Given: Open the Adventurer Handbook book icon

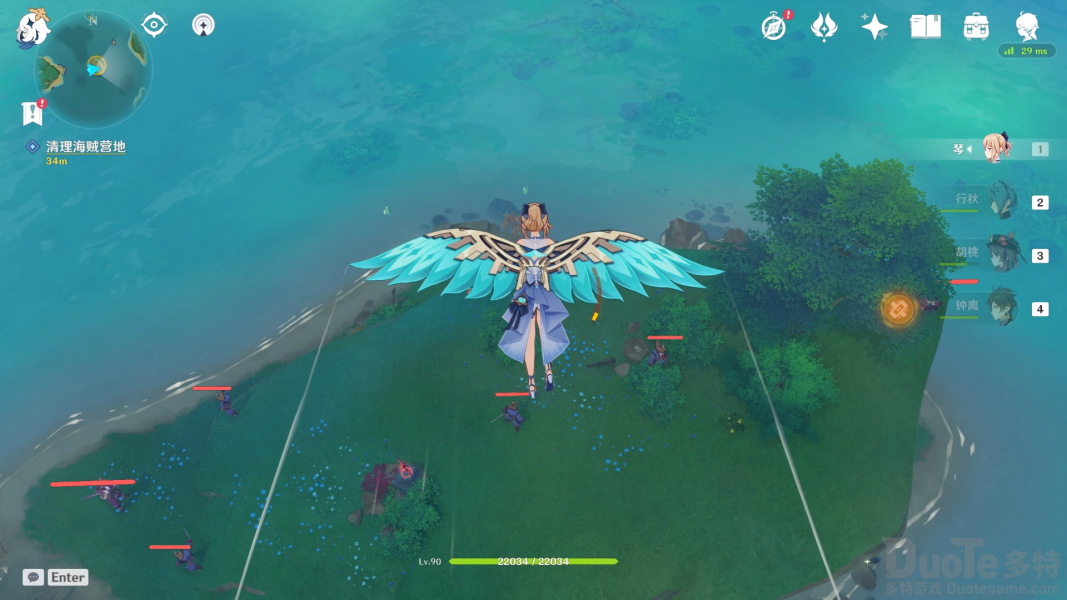Looking at the screenshot, I should coord(925,27).
